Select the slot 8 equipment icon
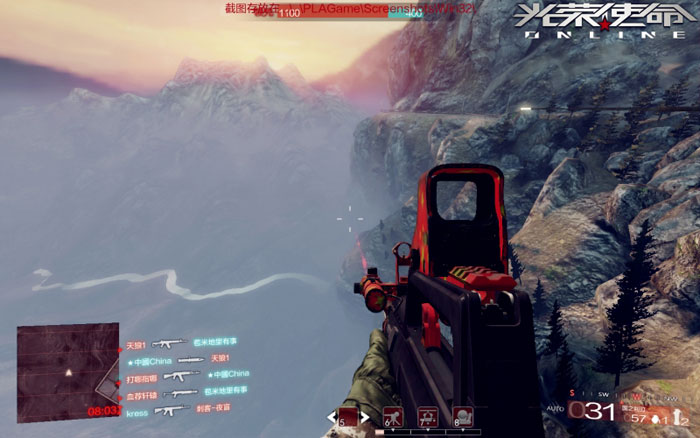Screen dimensions: 700x438 pos(462,417)
